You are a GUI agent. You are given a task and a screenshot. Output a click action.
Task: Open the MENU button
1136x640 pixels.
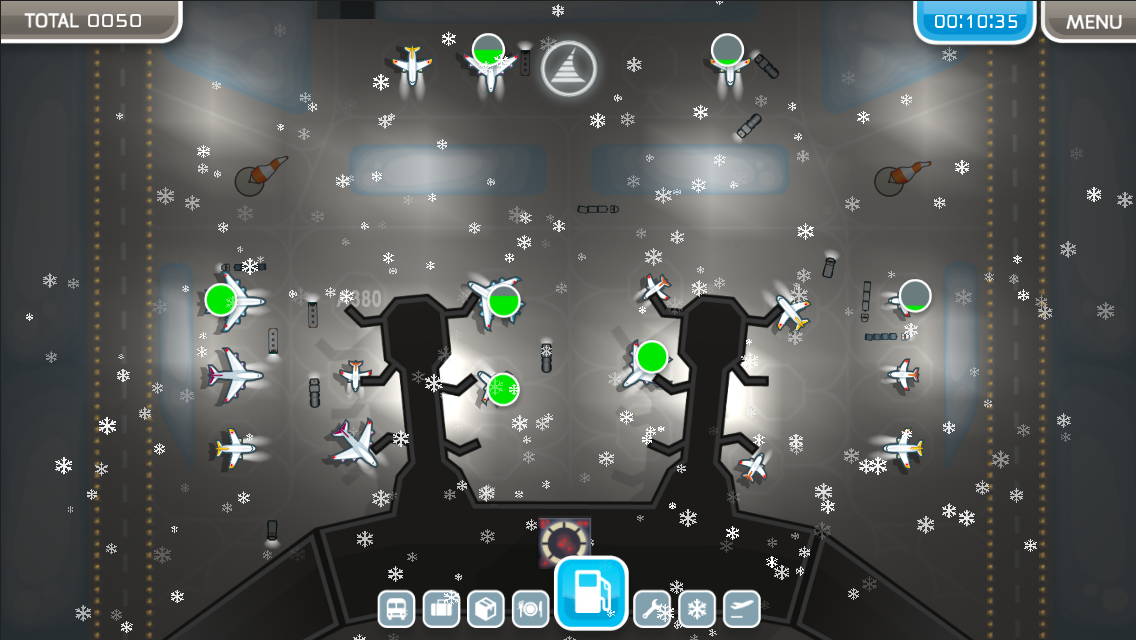click(1093, 21)
